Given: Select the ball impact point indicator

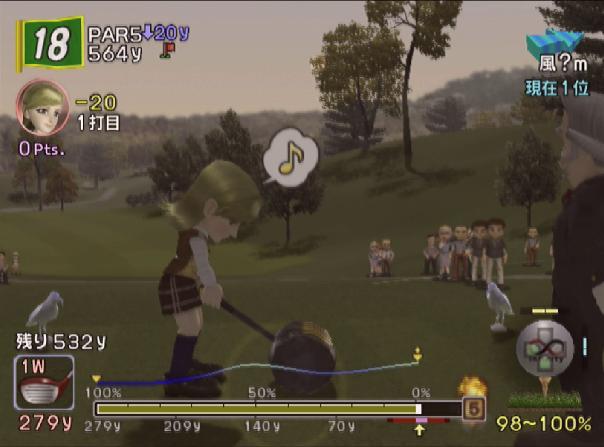Looking at the screenshot, I should pos(544,346).
